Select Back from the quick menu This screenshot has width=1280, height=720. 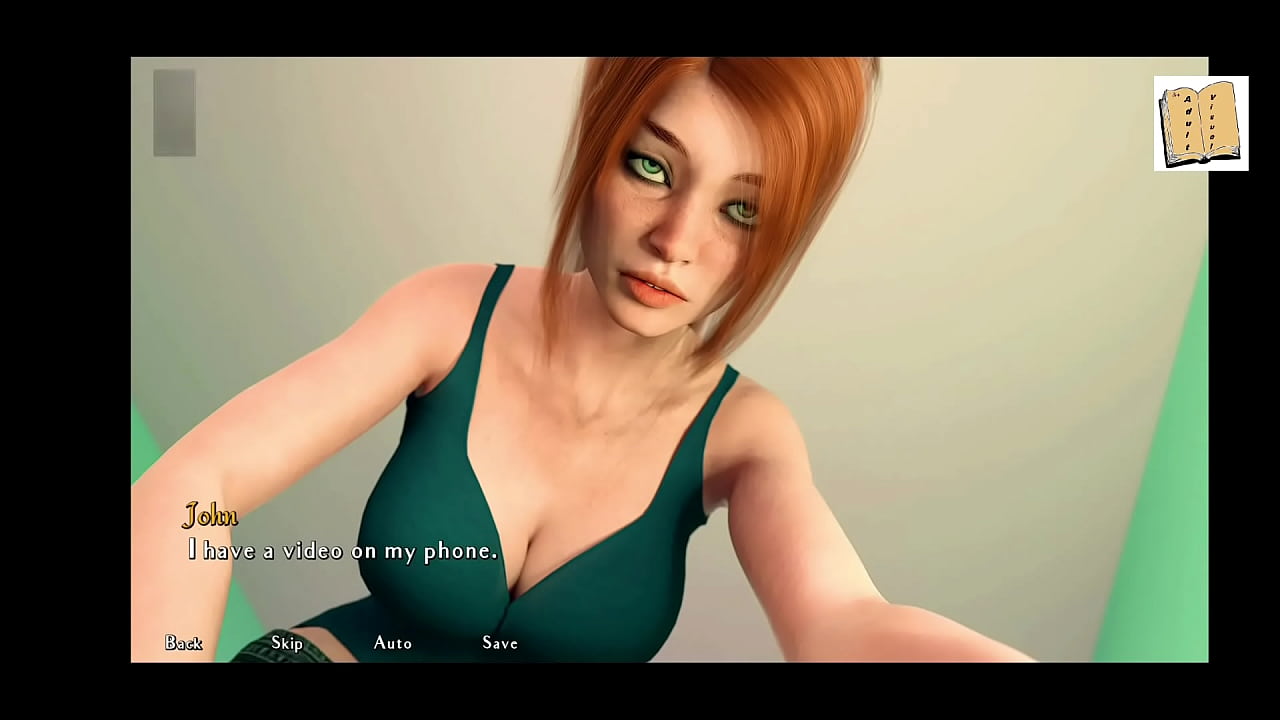point(184,644)
